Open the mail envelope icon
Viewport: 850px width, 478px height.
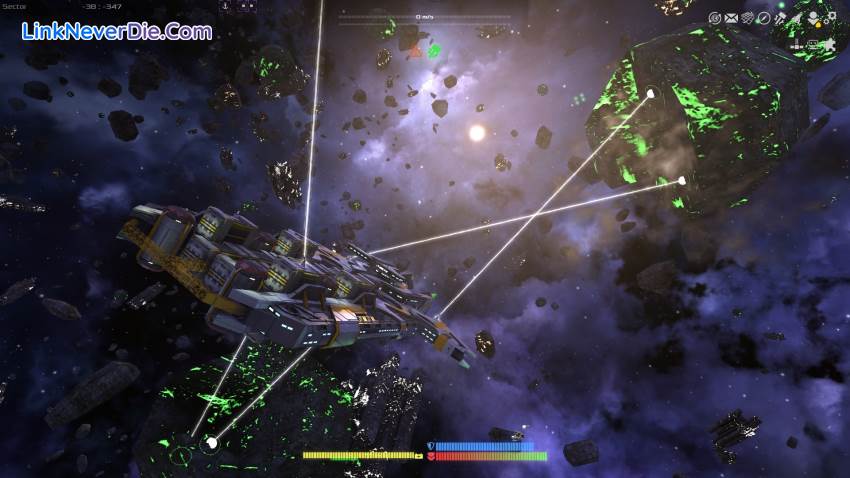click(x=731, y=18)
